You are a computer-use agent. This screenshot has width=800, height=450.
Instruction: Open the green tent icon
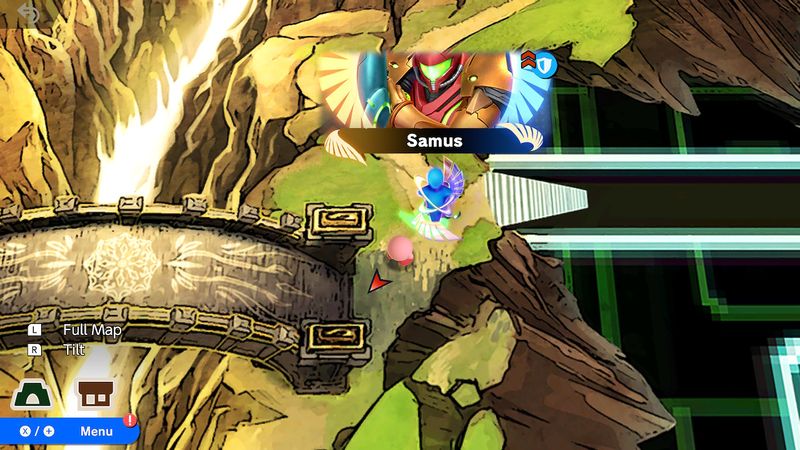tap(31, 394)
